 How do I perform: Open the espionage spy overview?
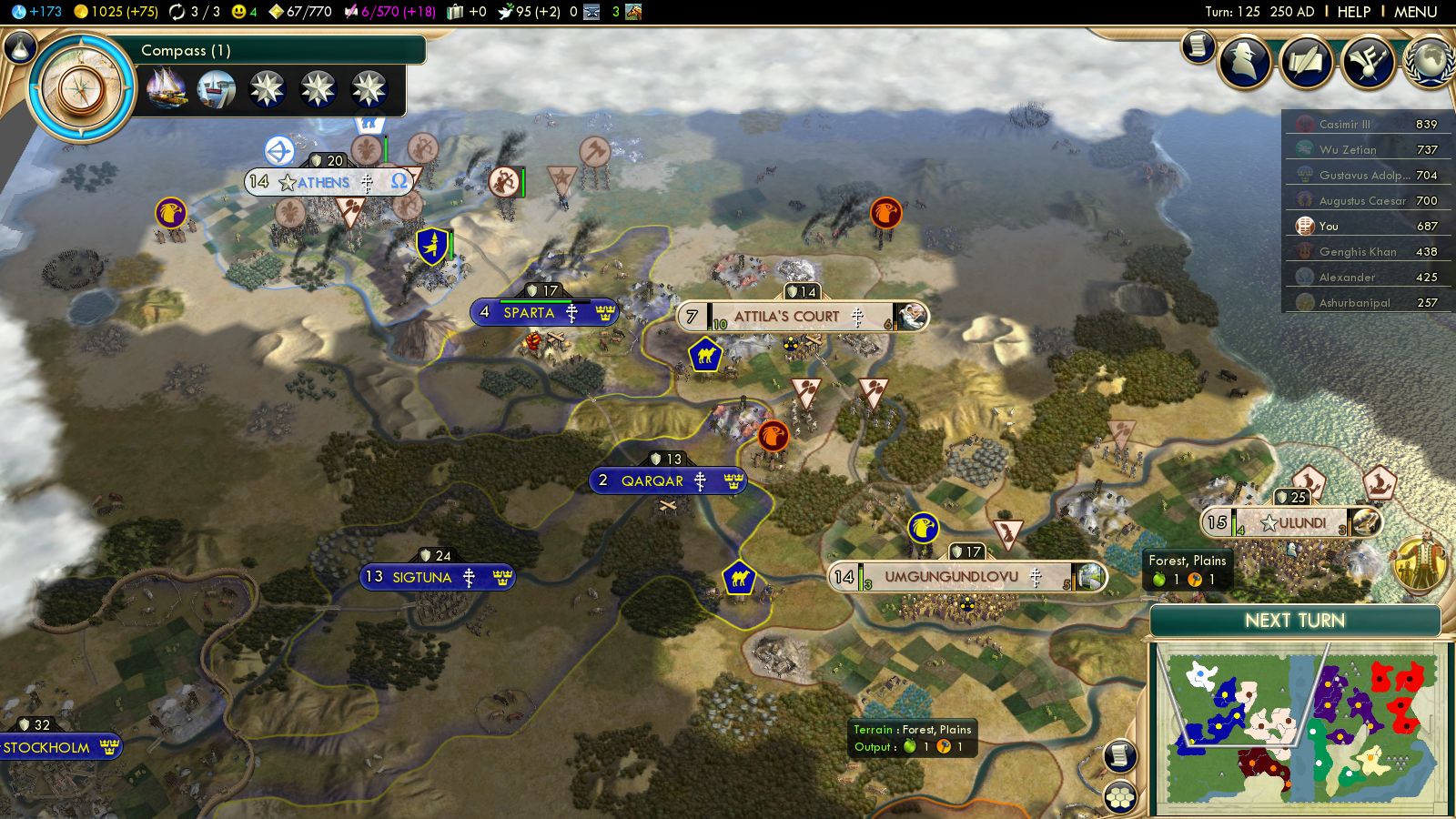[1244, 61]
